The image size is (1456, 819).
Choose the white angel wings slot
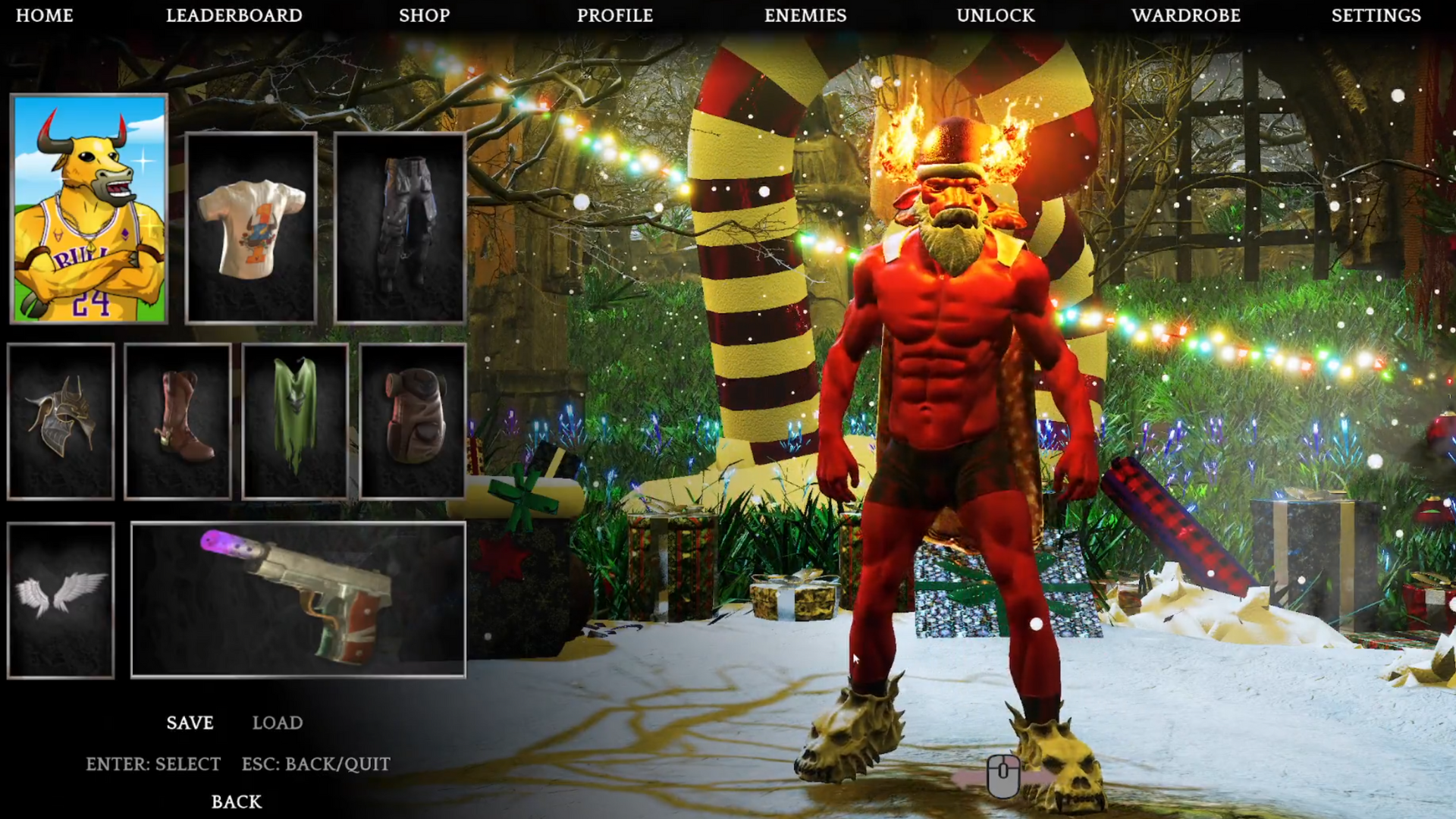click(61, 600)
